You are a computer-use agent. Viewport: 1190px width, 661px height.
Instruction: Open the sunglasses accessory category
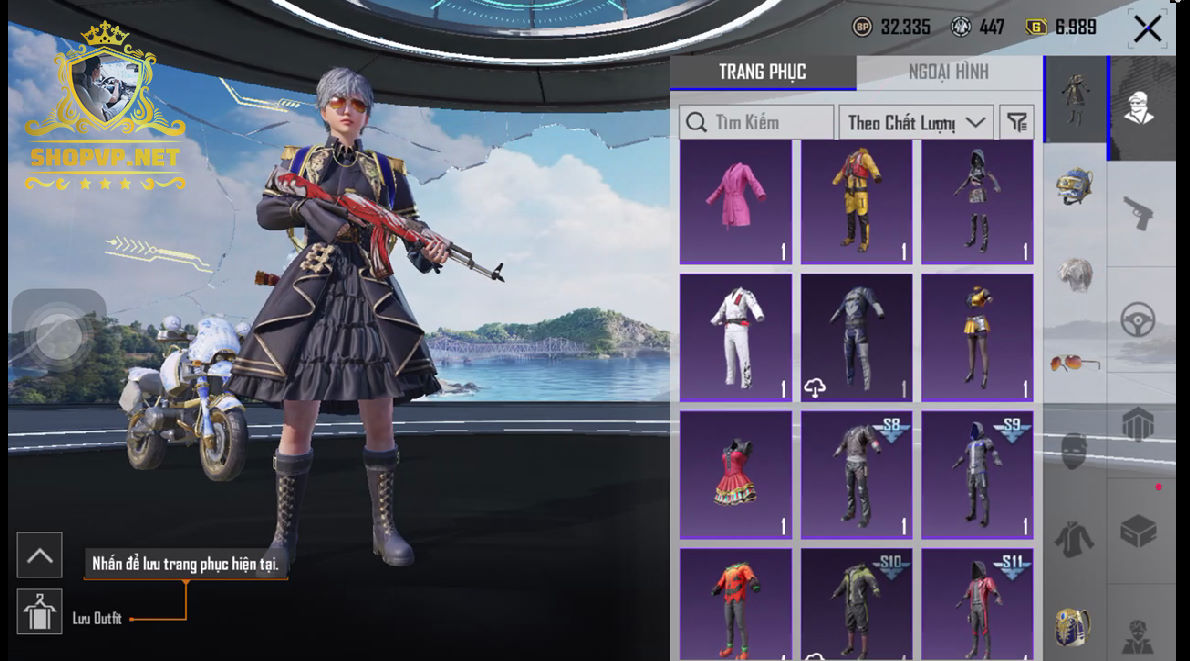pos(1075,362)
